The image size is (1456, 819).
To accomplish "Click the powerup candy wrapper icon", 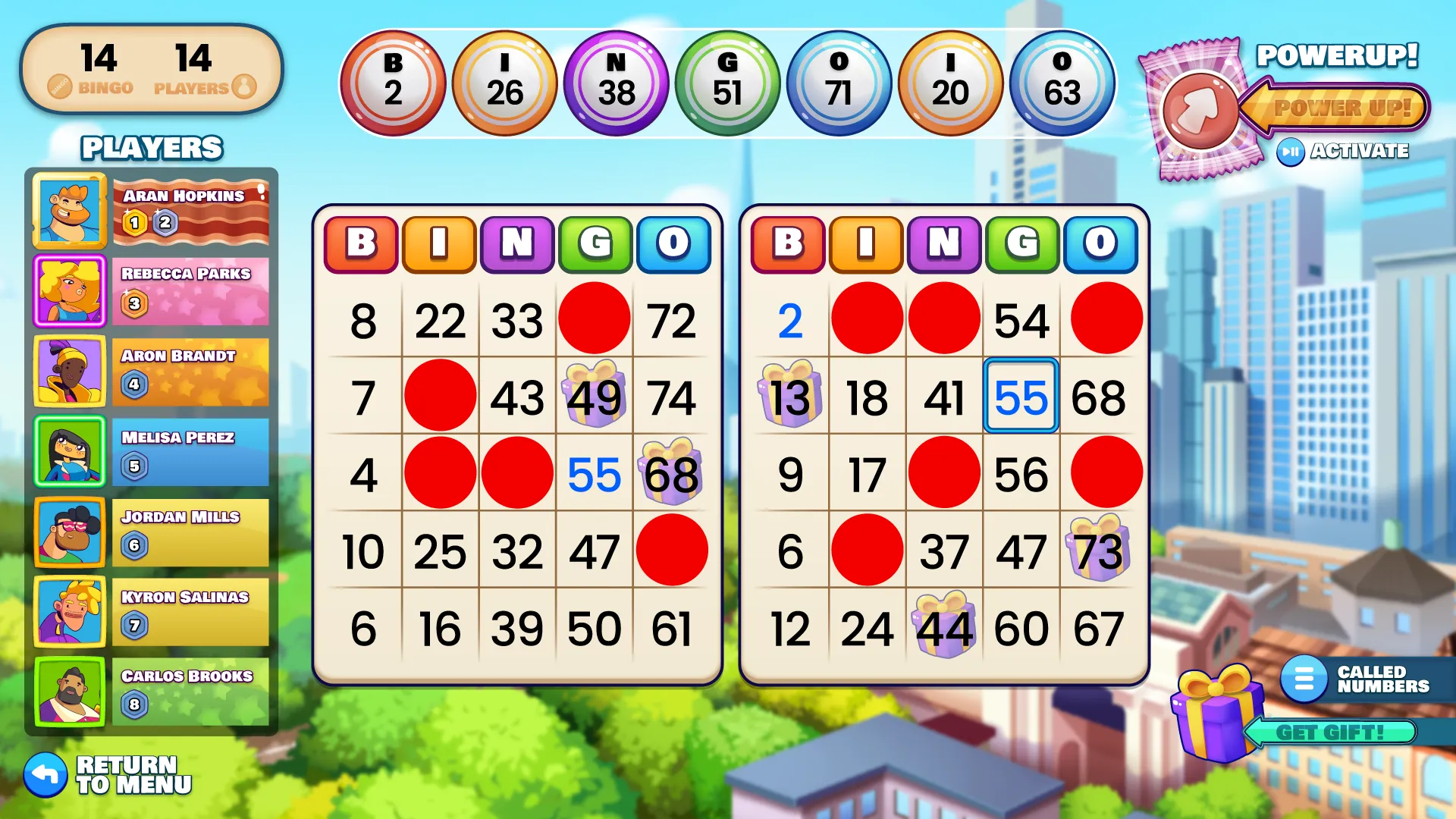I will pos(1197,111).
